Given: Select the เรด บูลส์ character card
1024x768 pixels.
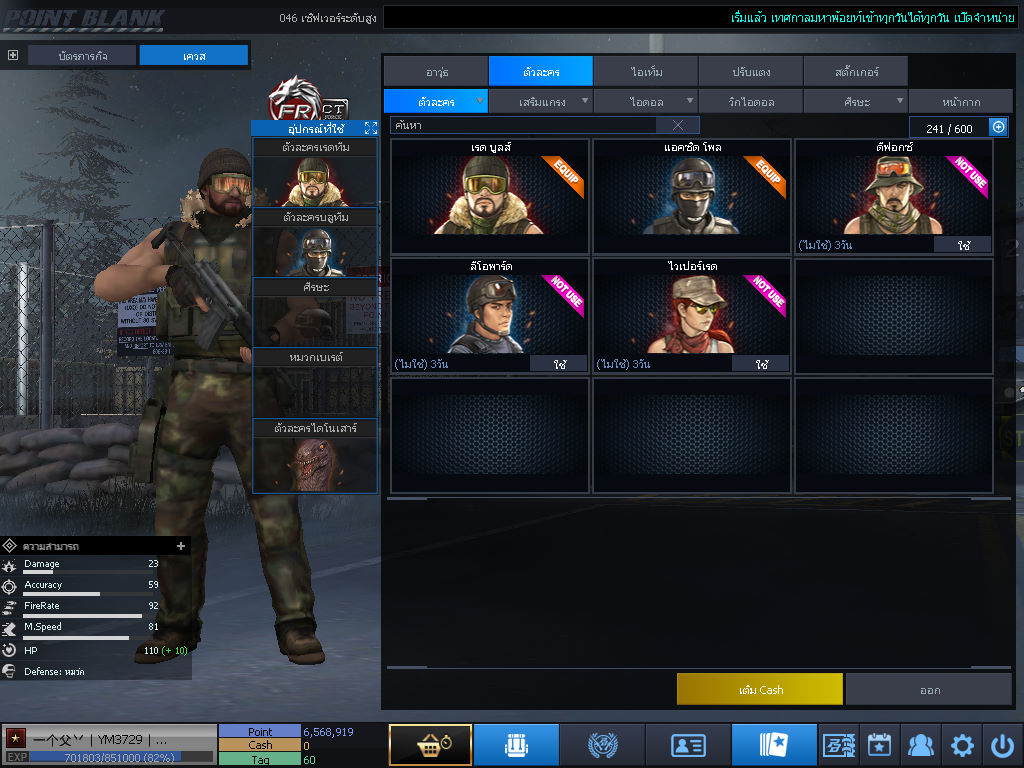Looking at the screenshot, I should (489, 196).
